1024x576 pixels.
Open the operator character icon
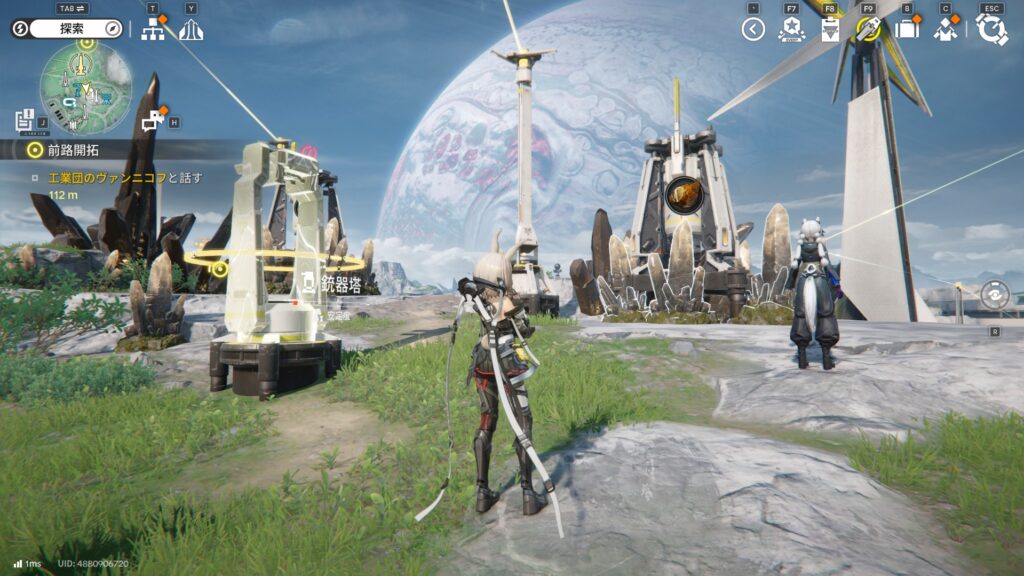tap(945, 29)
